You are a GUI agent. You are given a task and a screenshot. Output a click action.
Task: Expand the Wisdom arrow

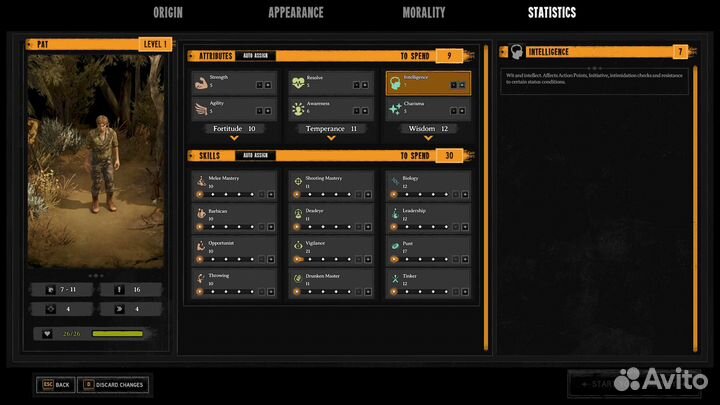coord(428,139)
